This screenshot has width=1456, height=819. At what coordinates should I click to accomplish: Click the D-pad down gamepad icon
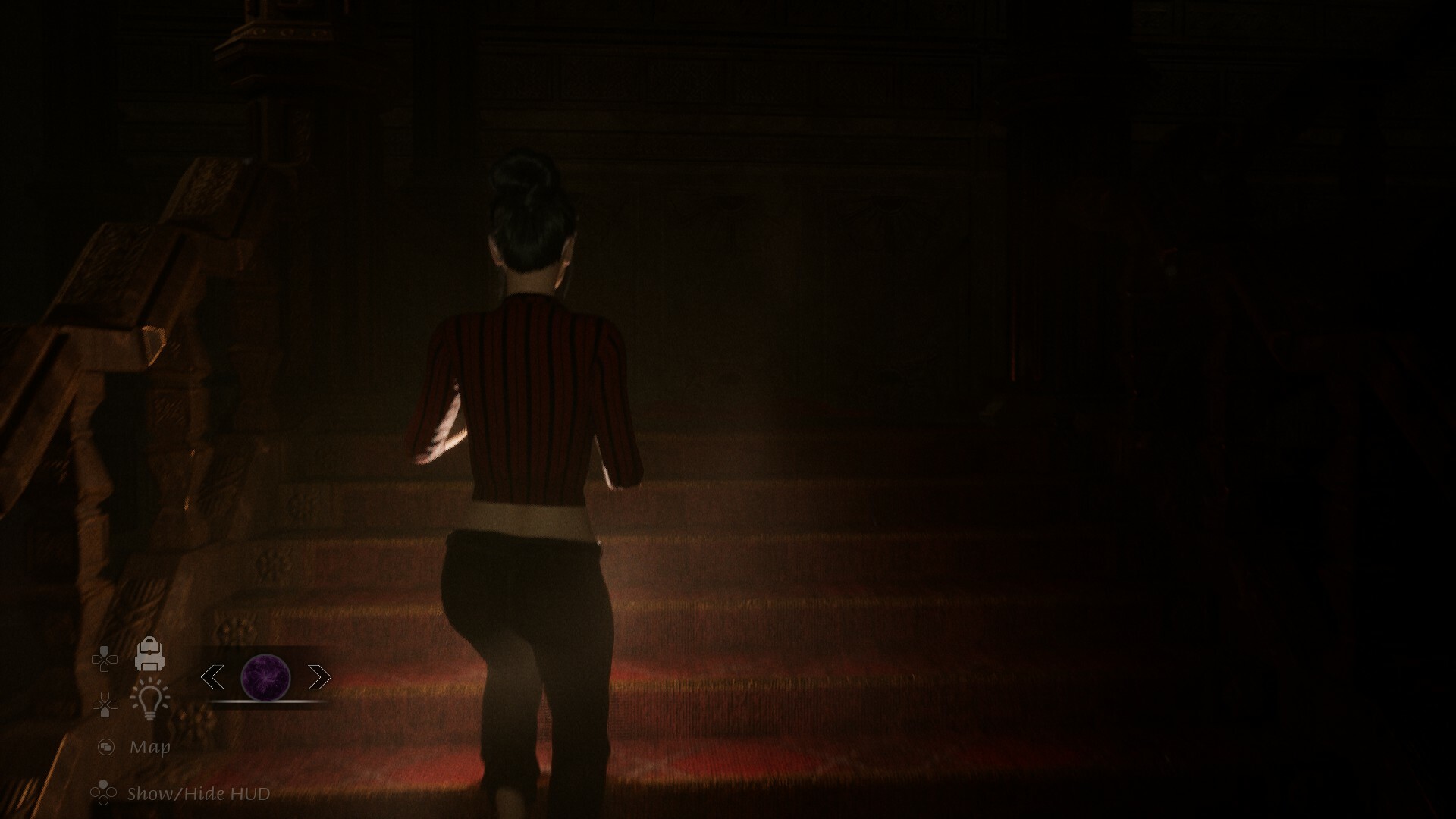(105, 704)
